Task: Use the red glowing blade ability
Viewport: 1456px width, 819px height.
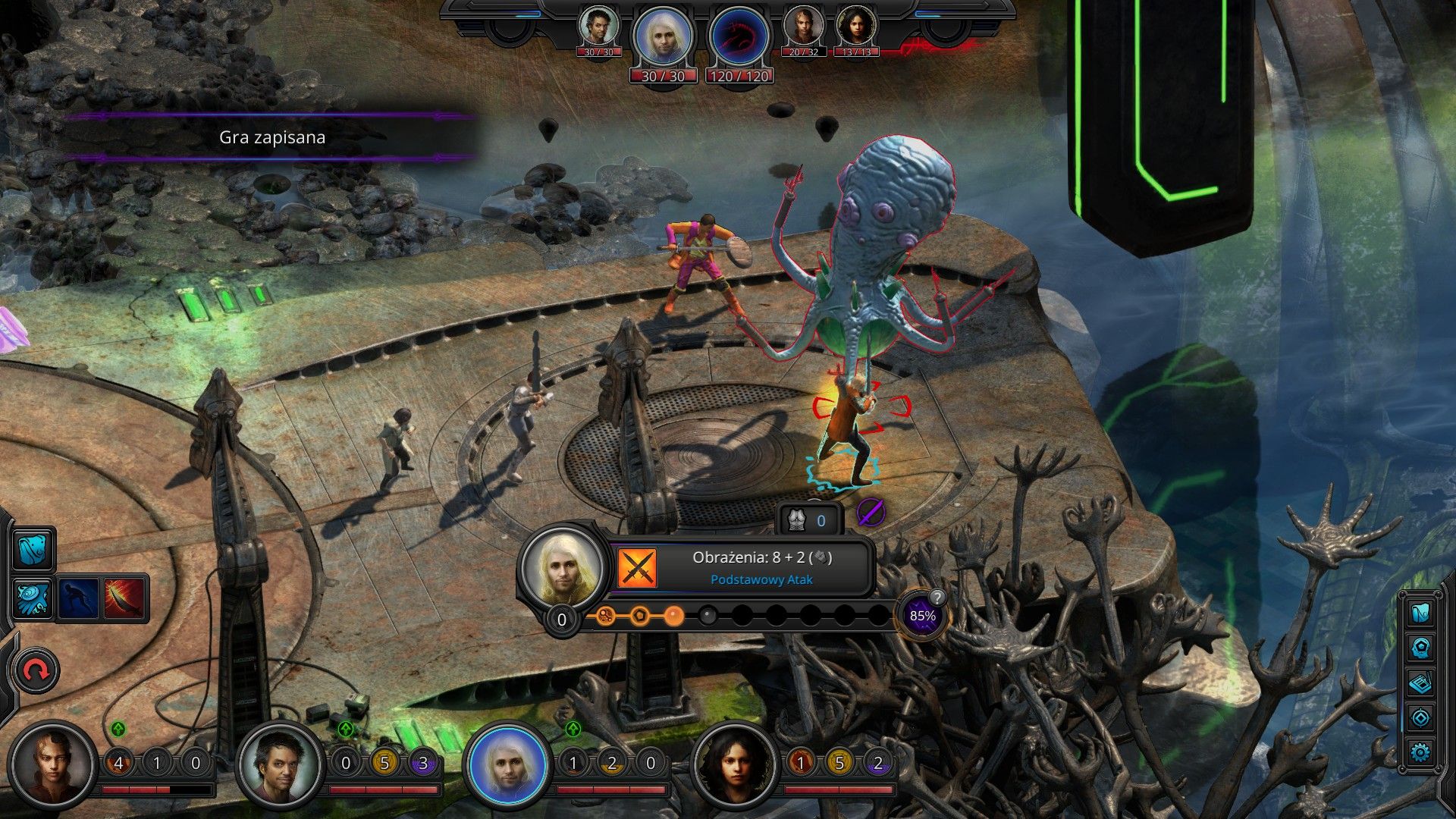Action: tap(124, 598)
